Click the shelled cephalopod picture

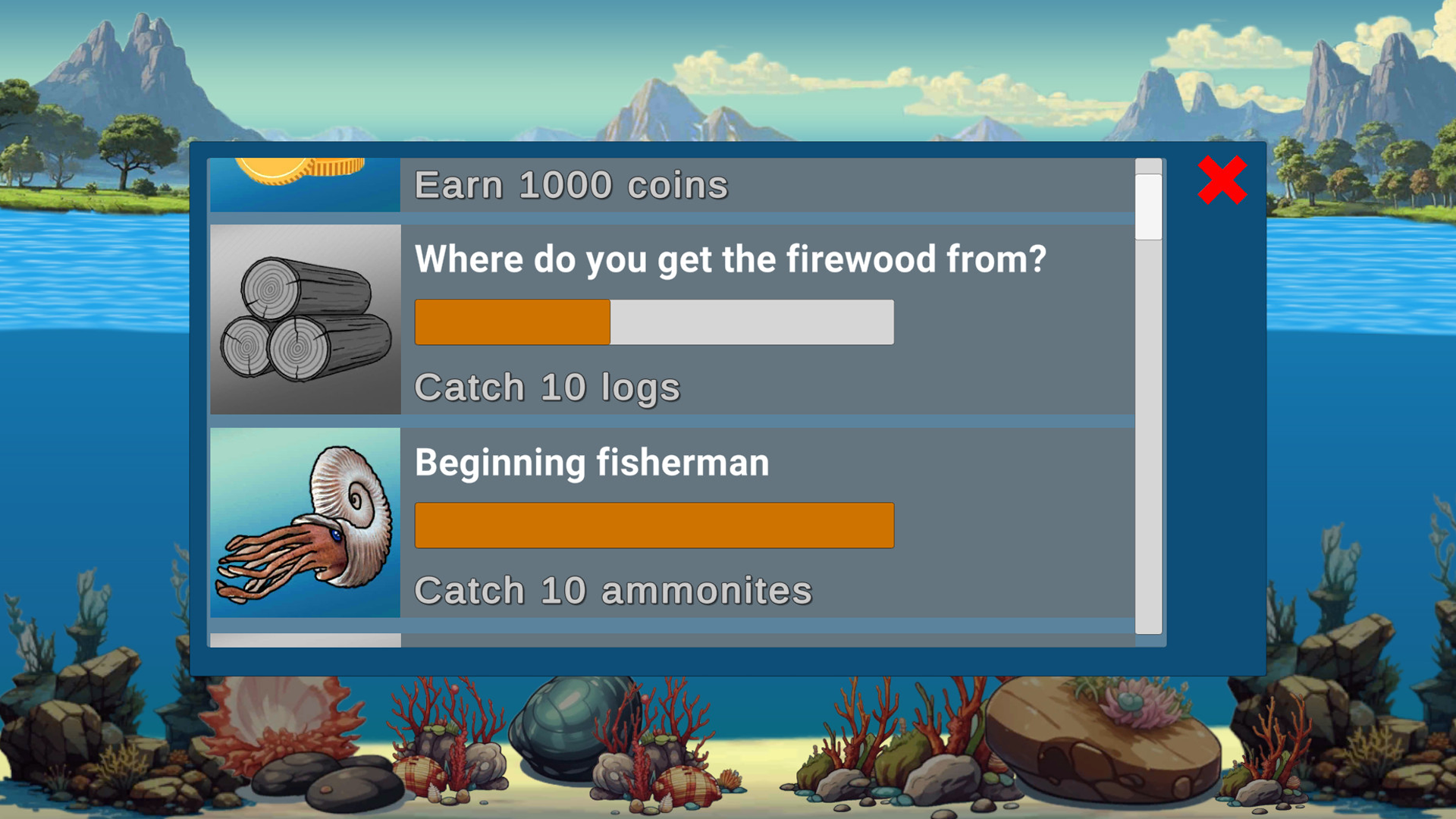(304, 523)
